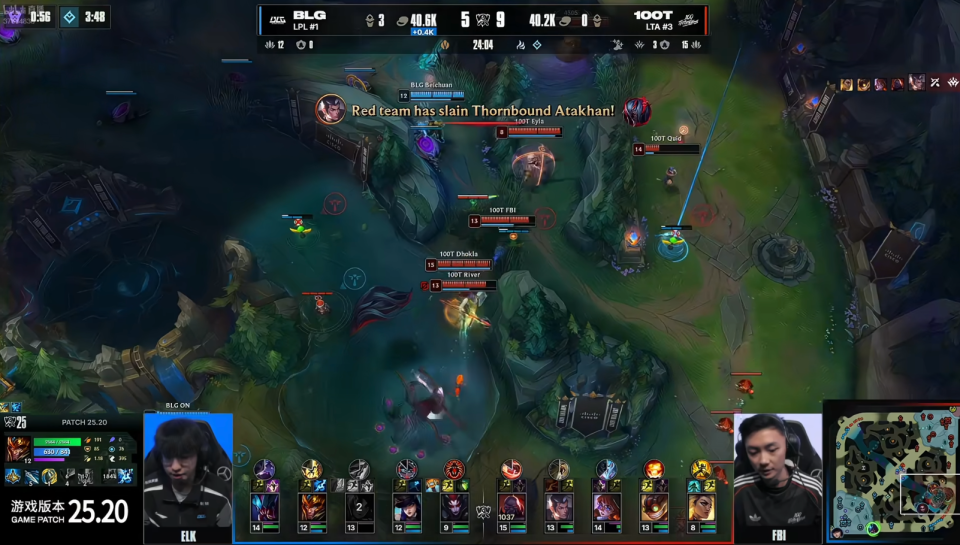The height and width of the screenshot is (545, 960).
Task: Select the ELK player camera feed
Action: click(x=188, y=470)
